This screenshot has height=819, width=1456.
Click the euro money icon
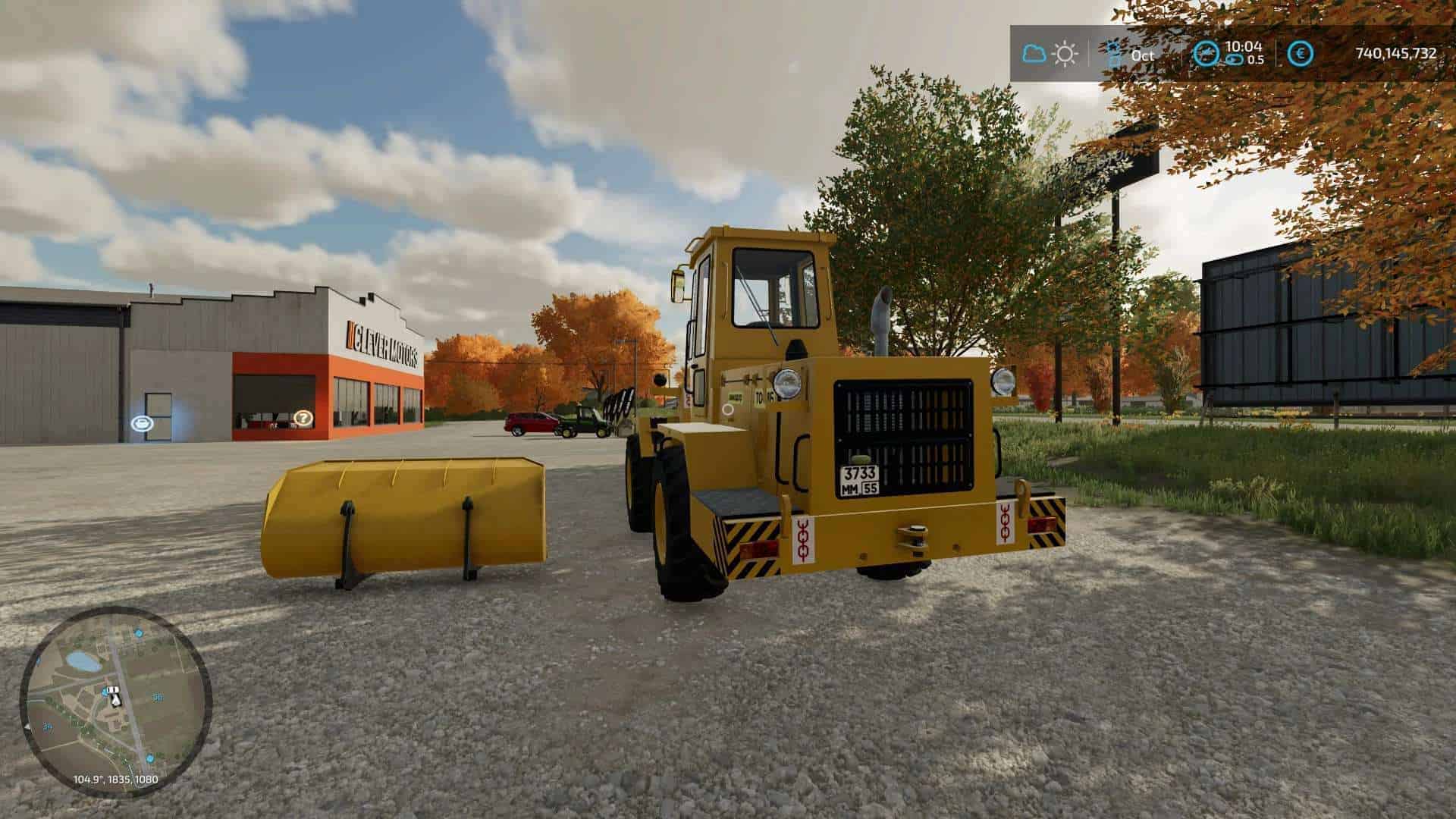tap(1301, 53)
